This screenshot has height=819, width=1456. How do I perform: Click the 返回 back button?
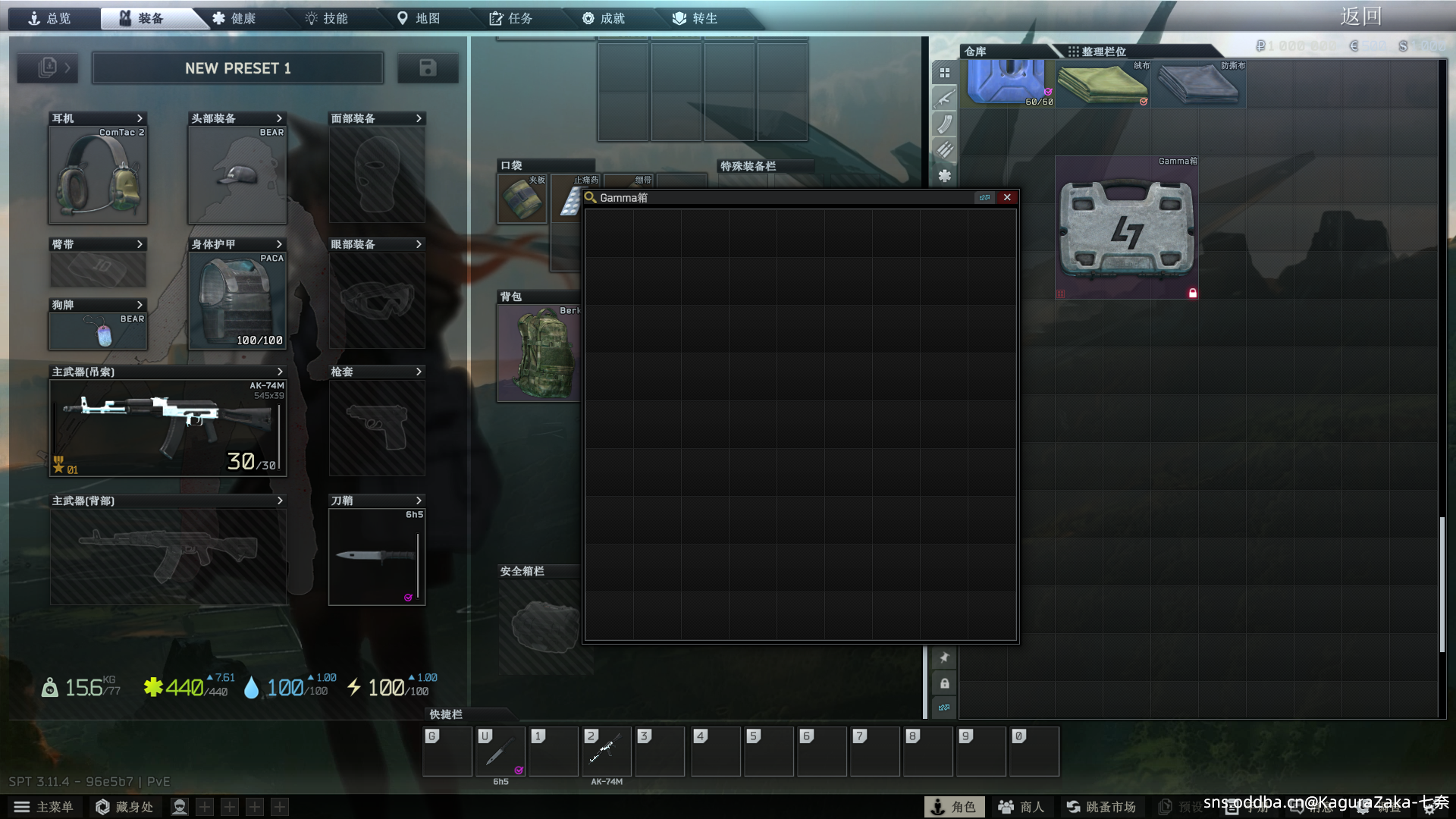1360,16
